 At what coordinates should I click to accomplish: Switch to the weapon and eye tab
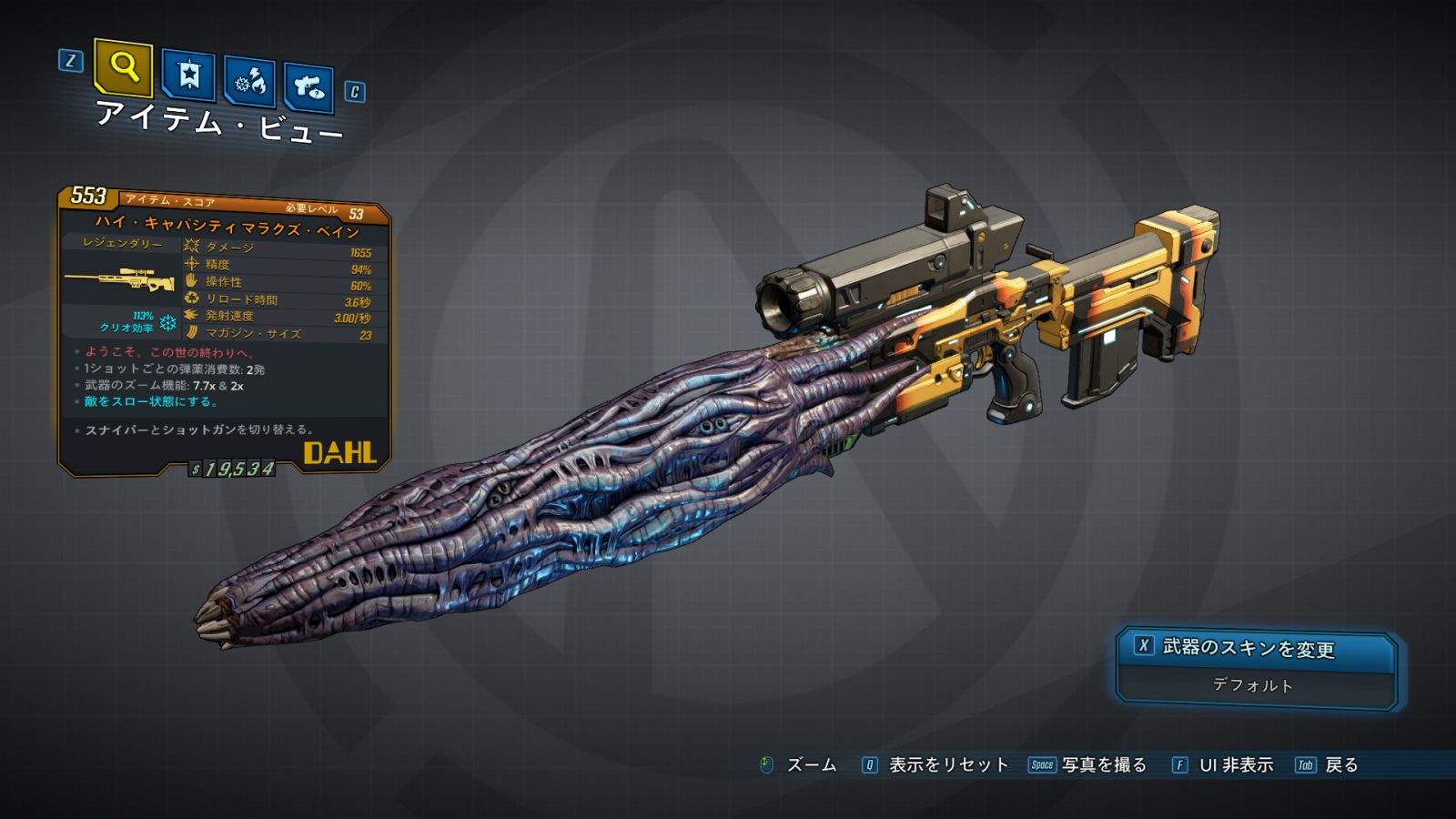pyautogui.click(x=308, y=87)
